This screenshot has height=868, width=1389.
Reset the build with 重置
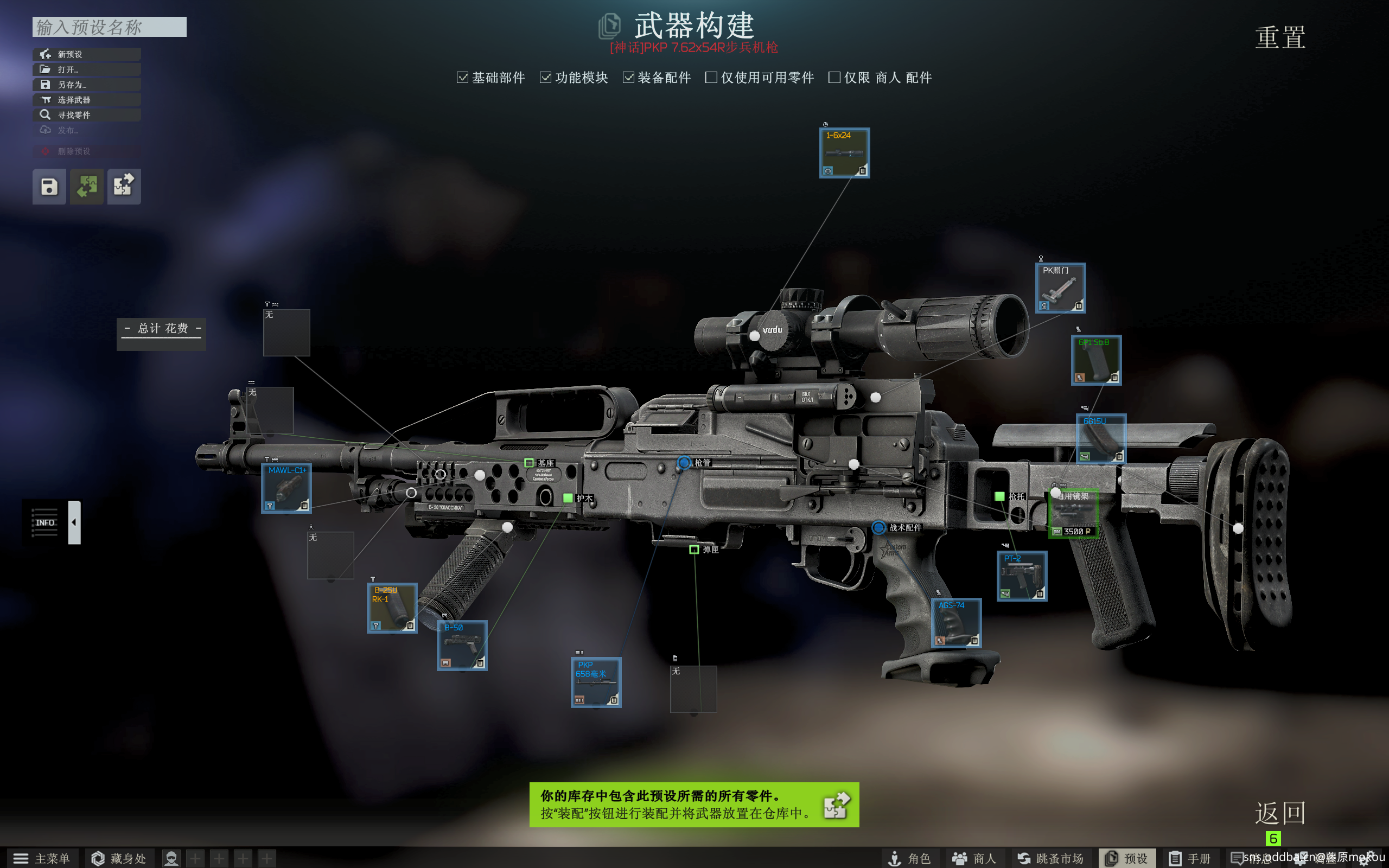tap(1280, 38)
